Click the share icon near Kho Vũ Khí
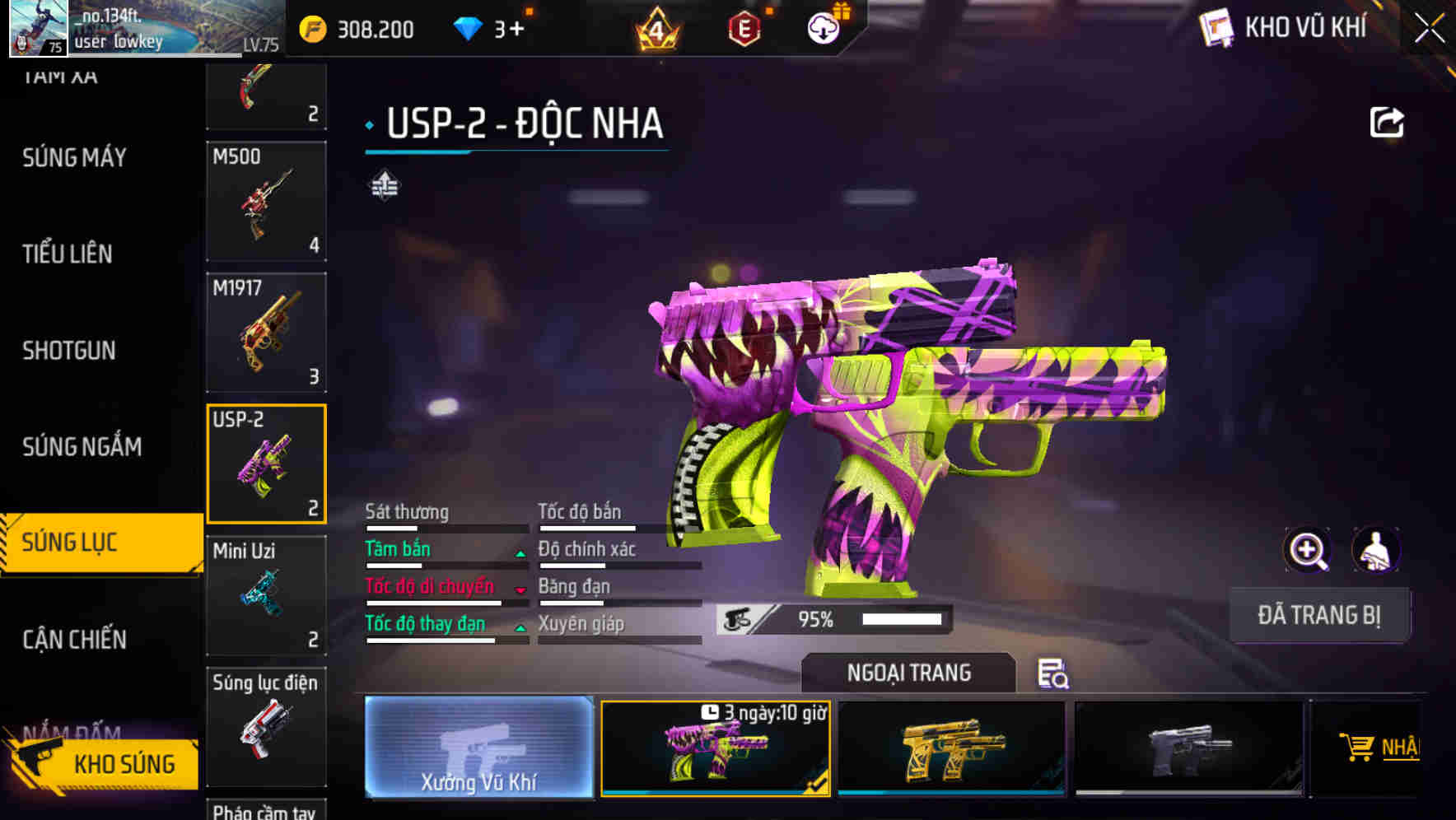The image size is (1456, 820). (1388, 121)
